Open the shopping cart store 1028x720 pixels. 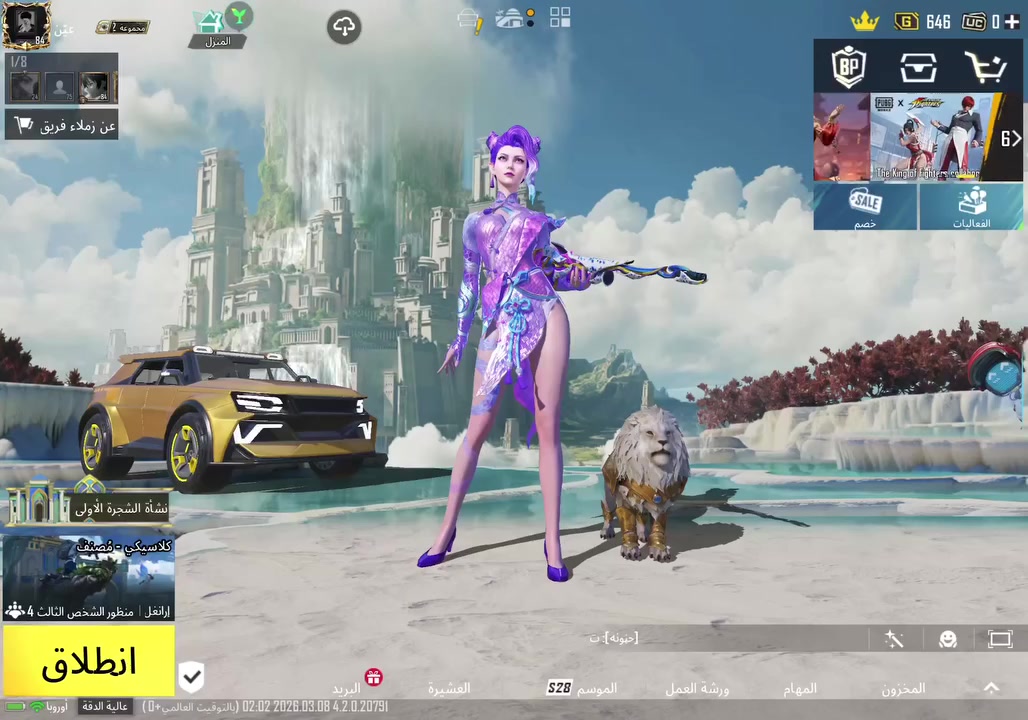985,67
